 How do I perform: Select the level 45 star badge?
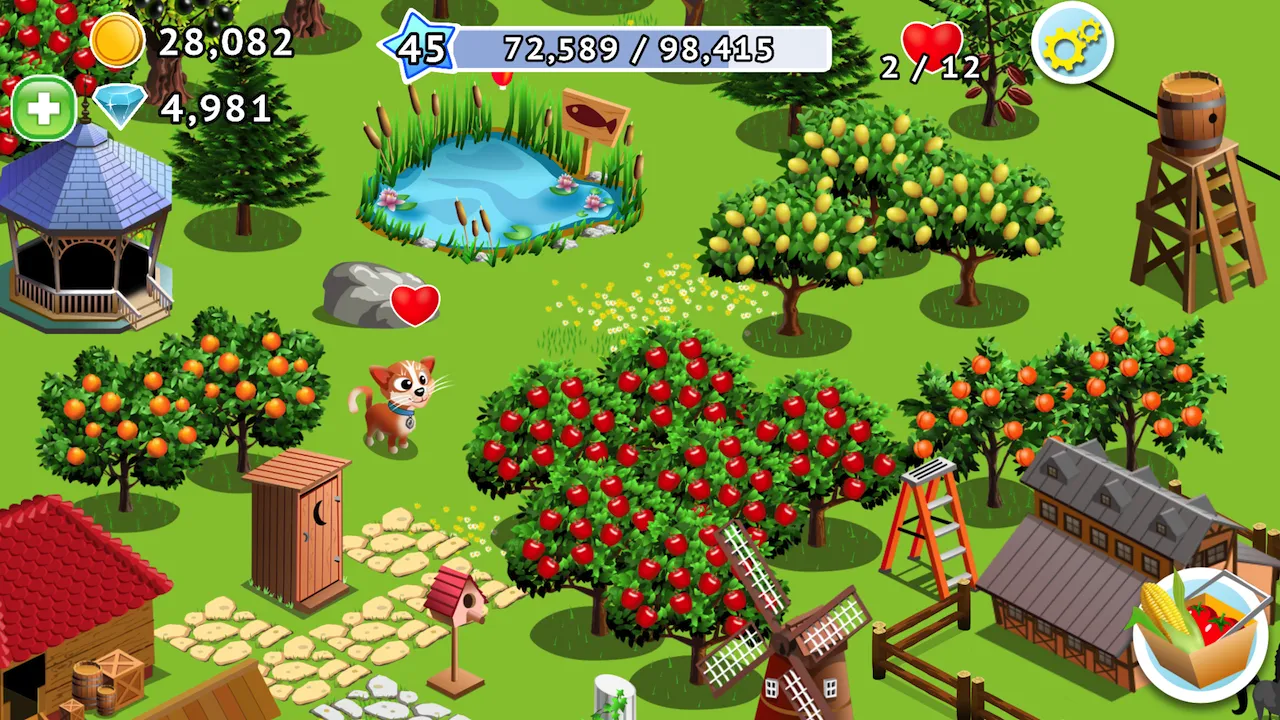[x=427, y=46]
